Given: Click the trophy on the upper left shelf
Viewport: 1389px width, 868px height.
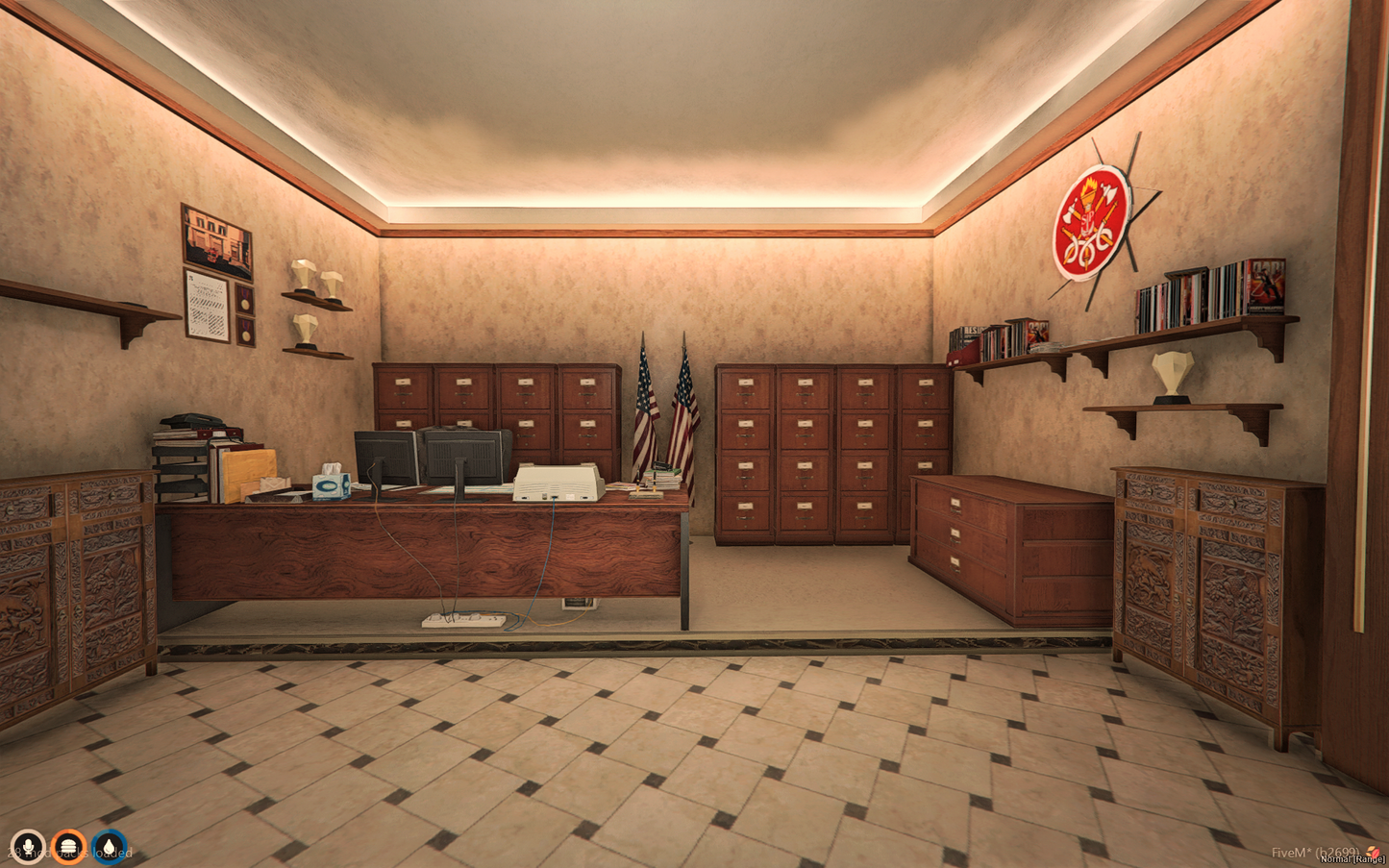Looking at the screenshot, I should pyautogui.click(x=307, y=279).
